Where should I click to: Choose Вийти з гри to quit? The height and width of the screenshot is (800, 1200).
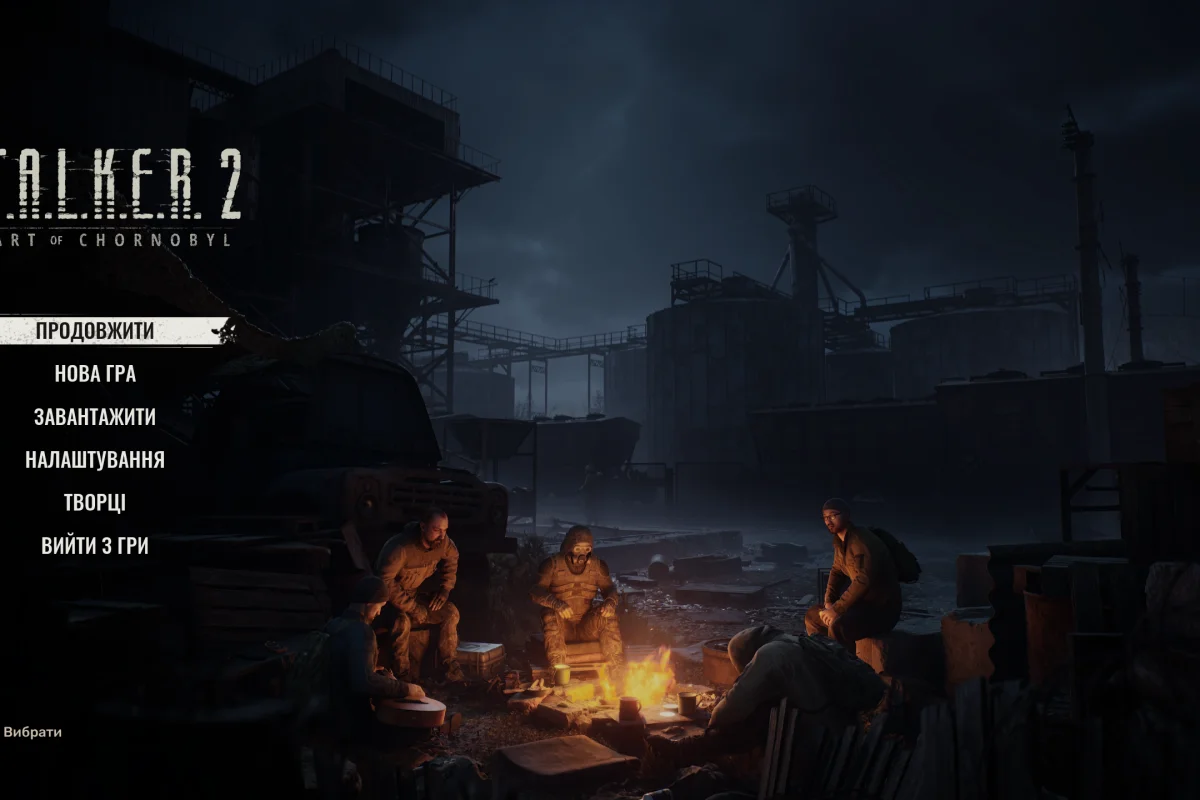(x=95, y=546)
